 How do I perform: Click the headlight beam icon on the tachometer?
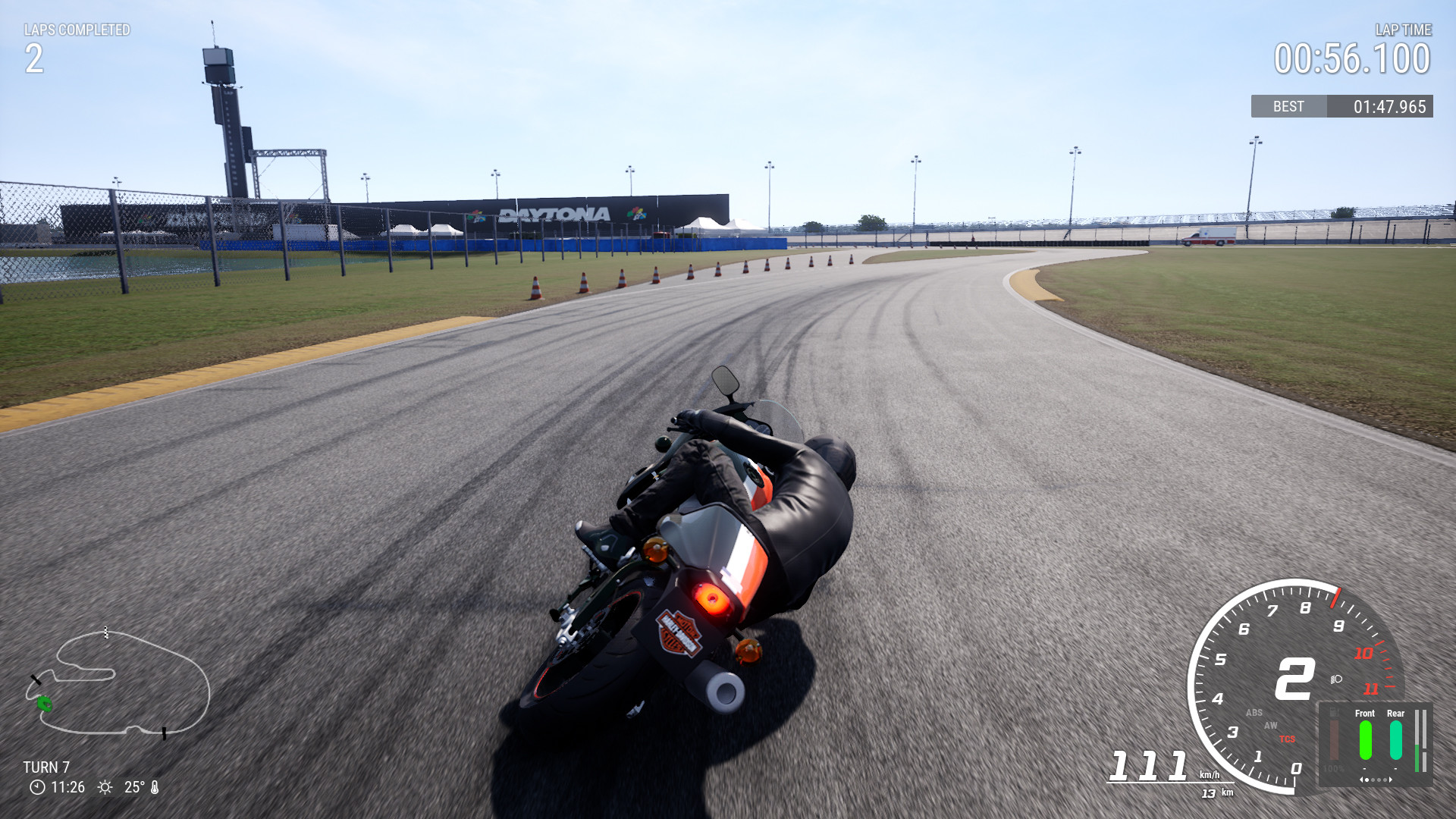point(1335,679)
